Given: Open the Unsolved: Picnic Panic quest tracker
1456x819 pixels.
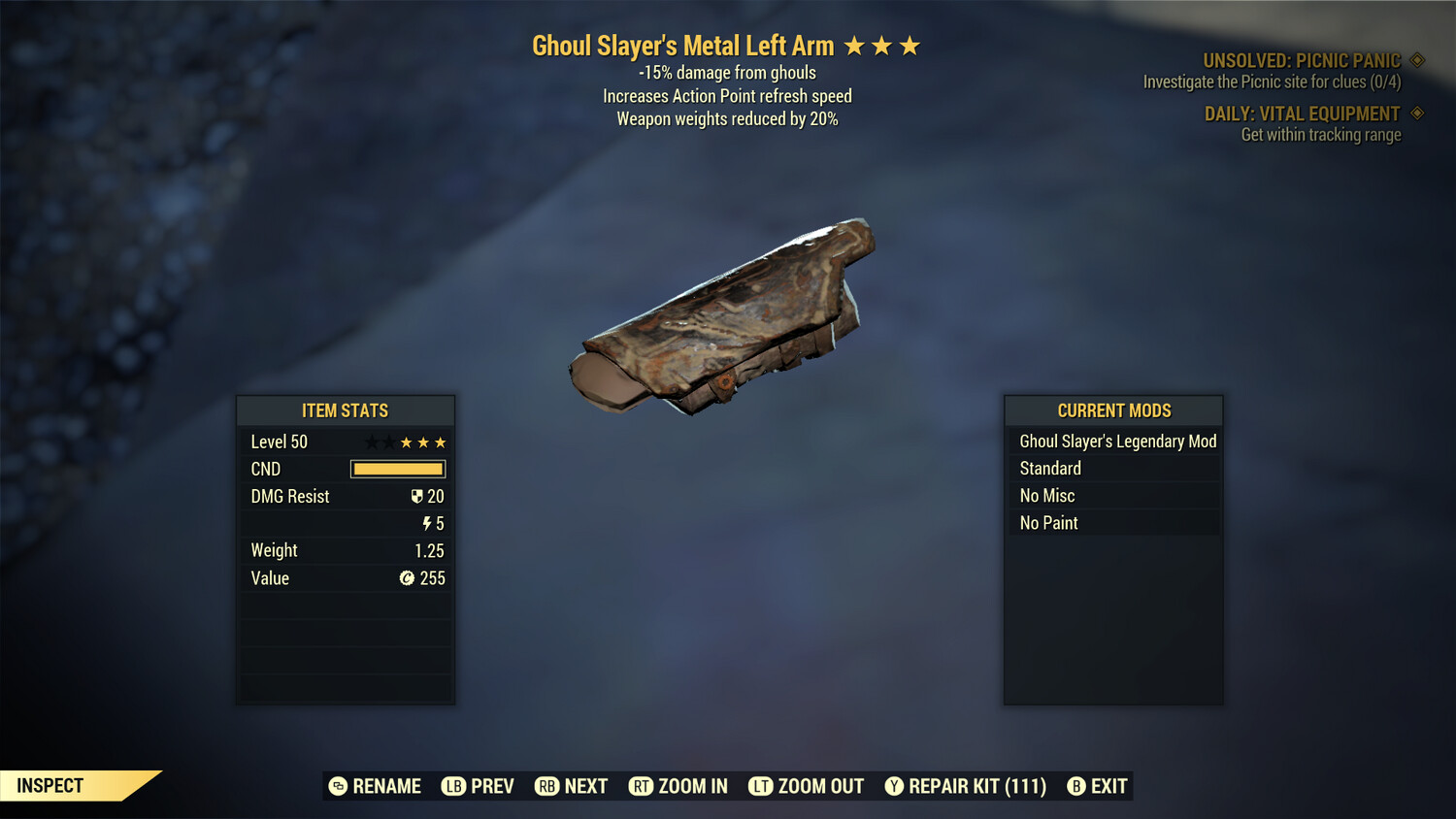Looking at the screenshot, I should [x=1301, y=61].
